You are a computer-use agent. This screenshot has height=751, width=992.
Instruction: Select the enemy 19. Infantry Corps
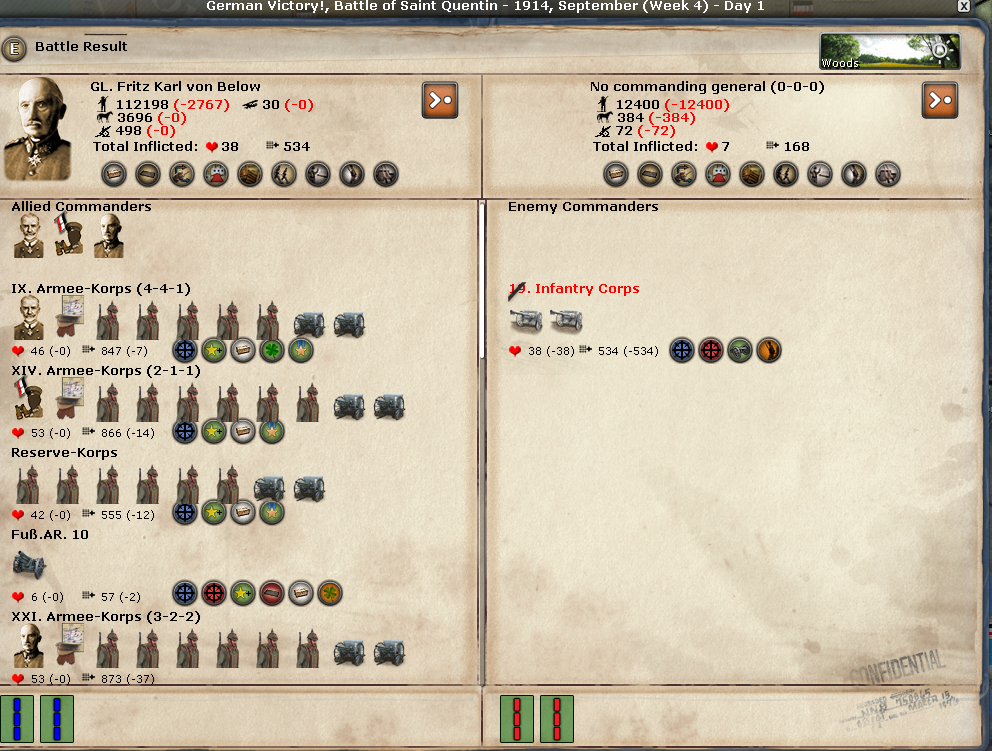pos(574,289)
